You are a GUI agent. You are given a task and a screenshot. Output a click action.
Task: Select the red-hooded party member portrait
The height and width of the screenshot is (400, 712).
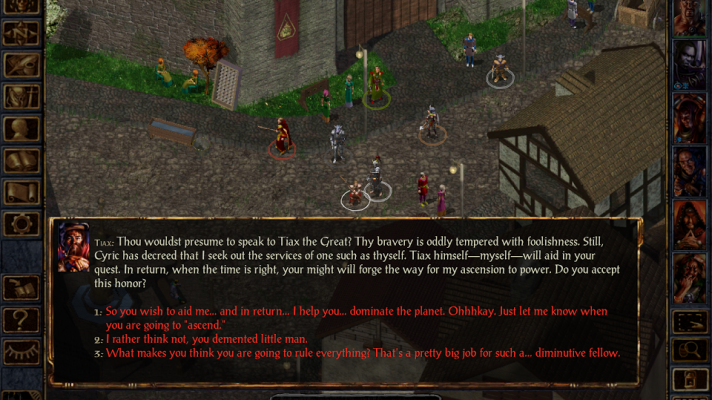tap(690, 223)
